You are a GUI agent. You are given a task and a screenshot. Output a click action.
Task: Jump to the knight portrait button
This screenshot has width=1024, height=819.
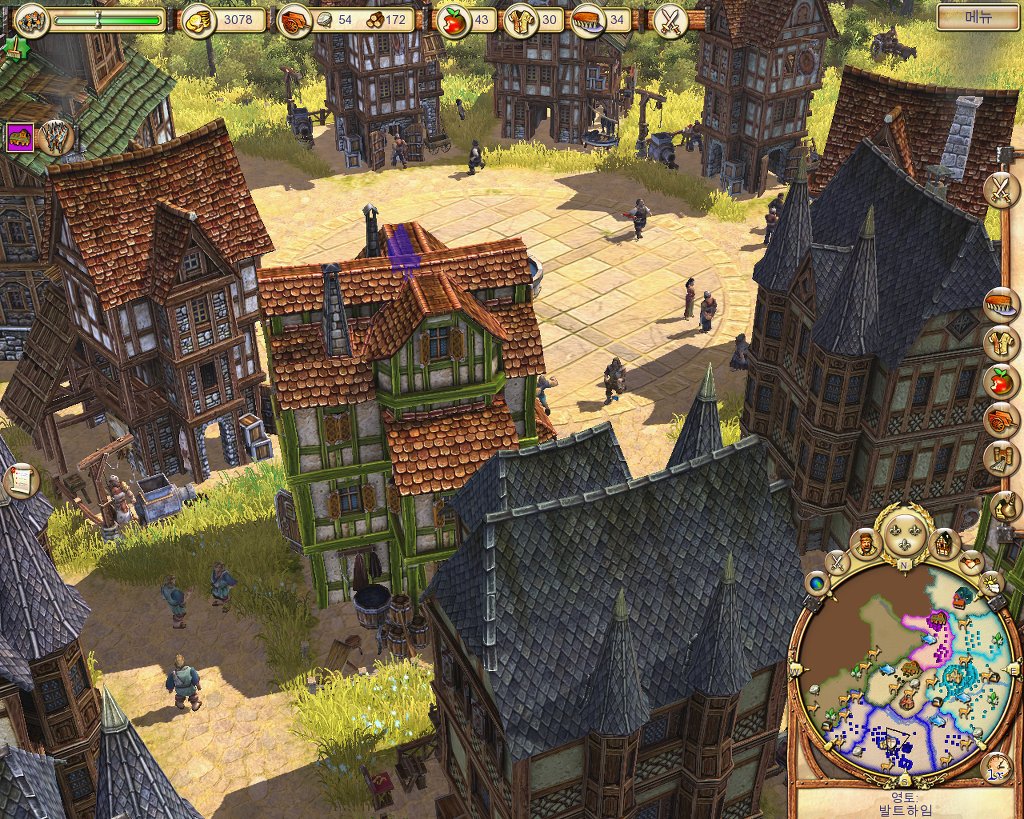(865, 544)
